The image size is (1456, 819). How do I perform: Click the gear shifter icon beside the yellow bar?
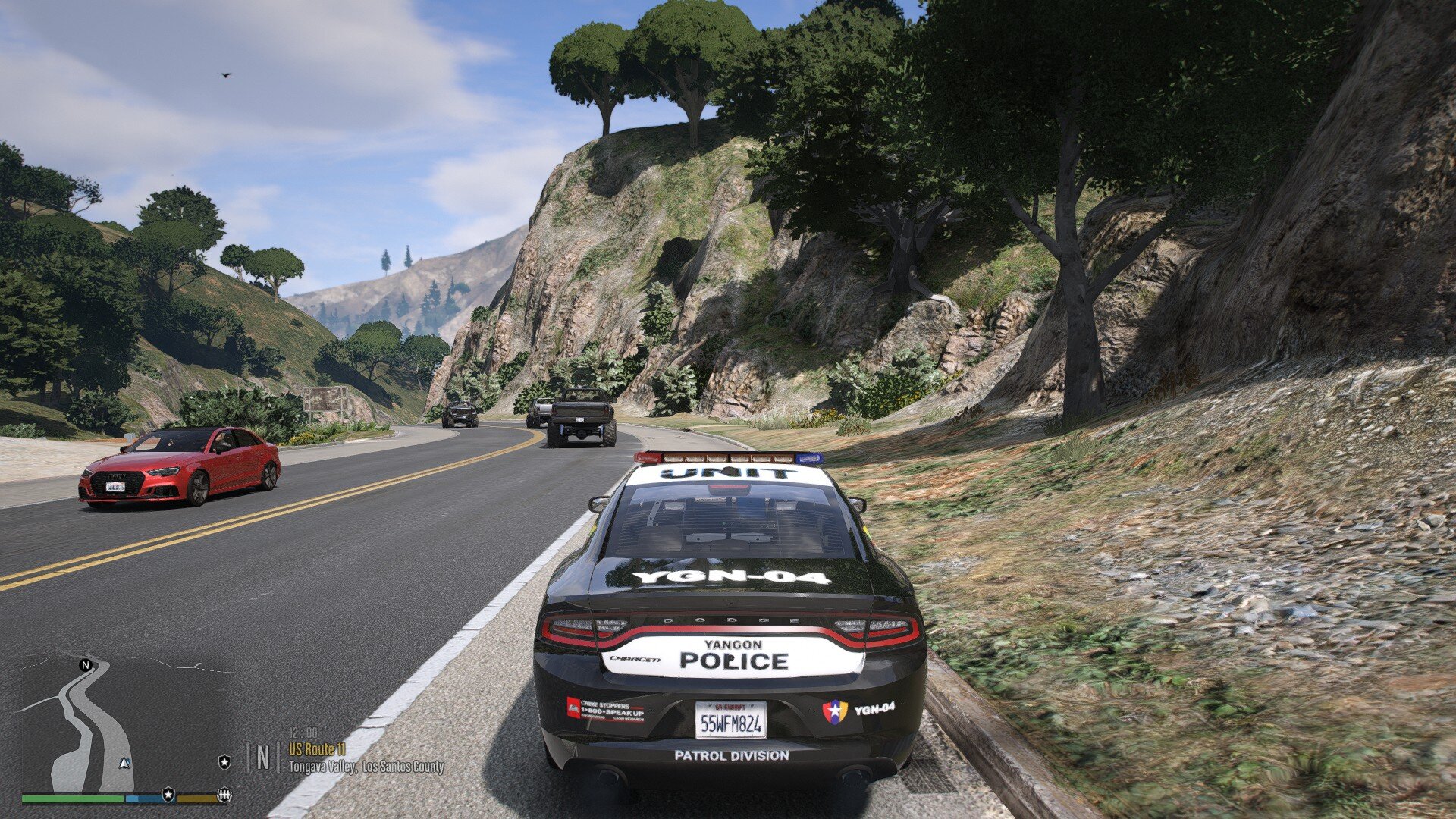(224, 795)
